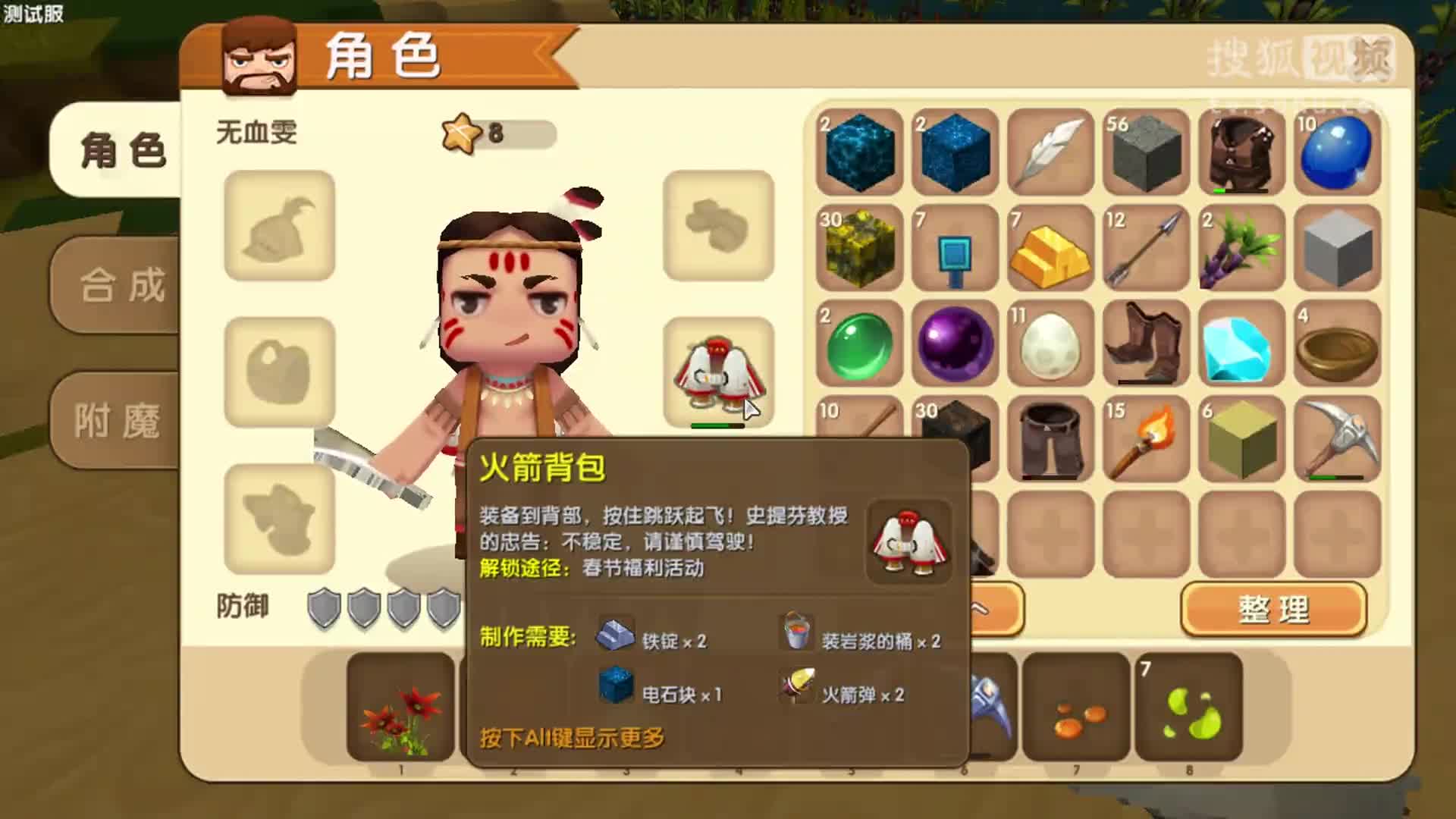Pick the leather boots in the inventory

[1144, 345]
